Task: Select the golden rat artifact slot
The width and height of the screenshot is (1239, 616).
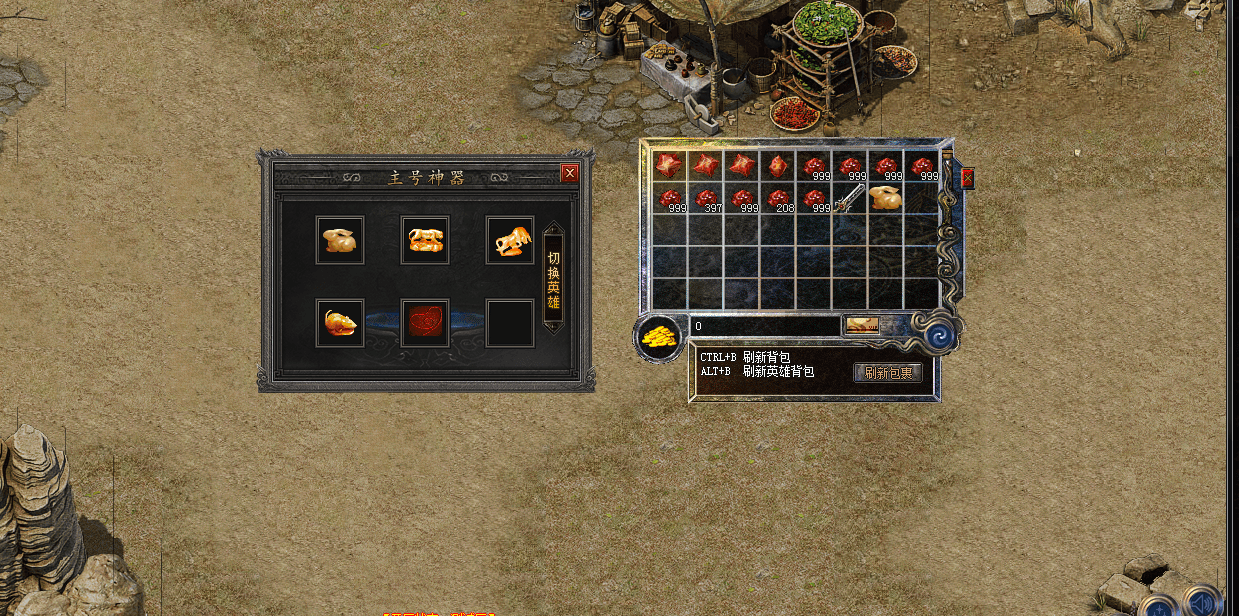Action: point(340,323)
